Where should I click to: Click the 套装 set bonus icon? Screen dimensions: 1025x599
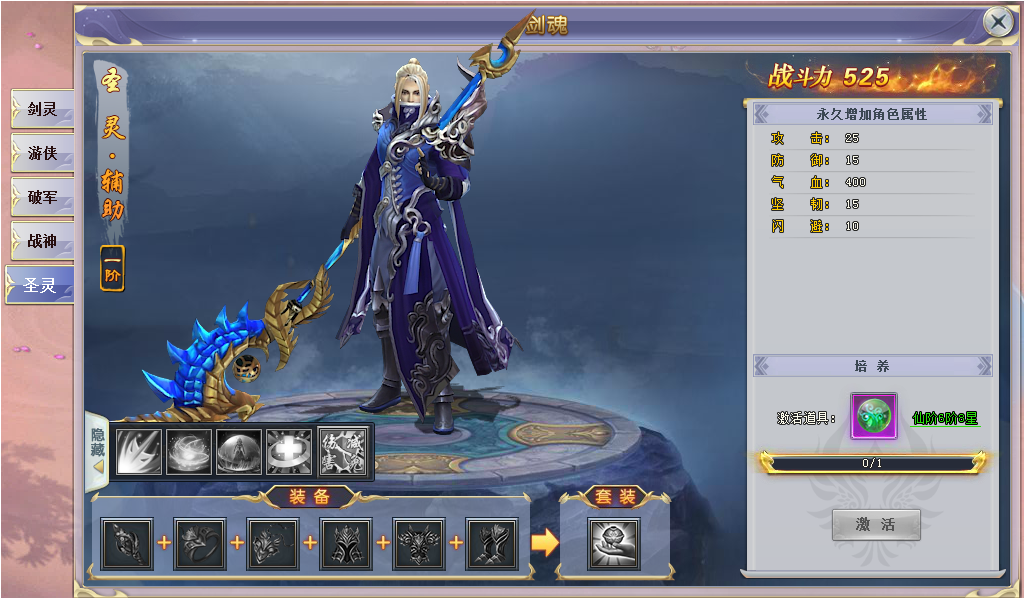click(x=614, y=543)
